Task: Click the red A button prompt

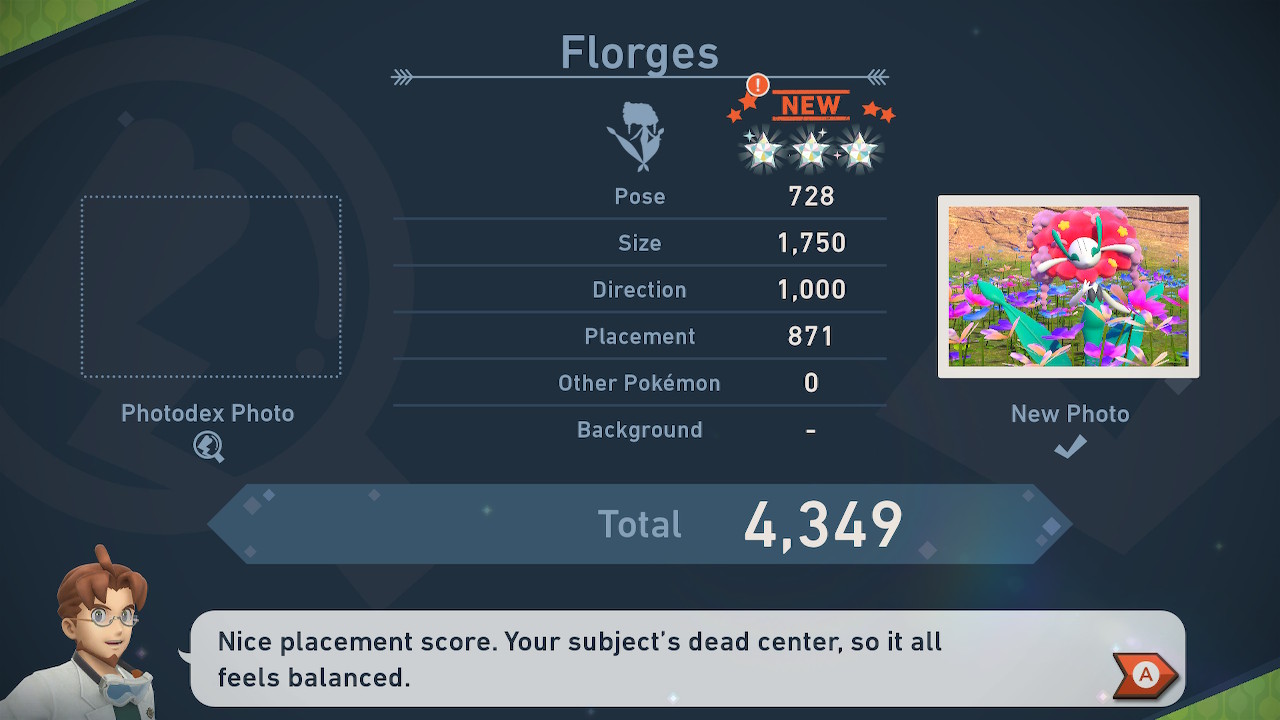Action: tap(1143, 676)
